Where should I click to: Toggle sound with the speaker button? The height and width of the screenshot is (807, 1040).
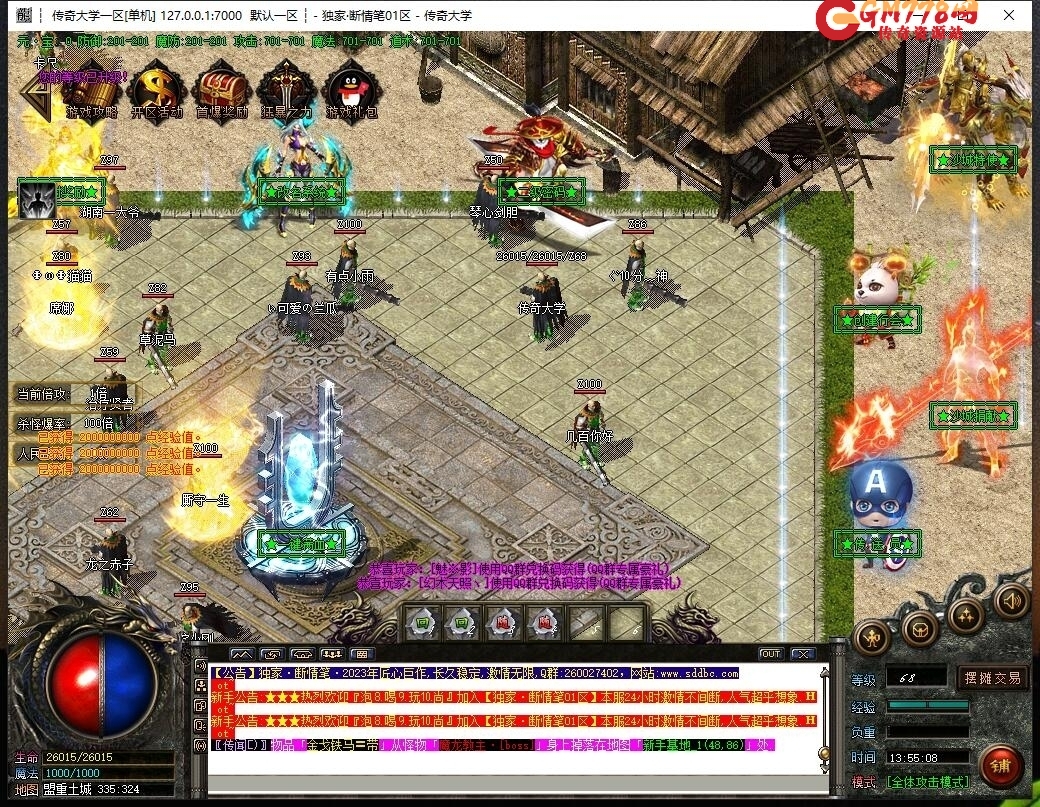pyautogui.click(x=1012, y=600)
